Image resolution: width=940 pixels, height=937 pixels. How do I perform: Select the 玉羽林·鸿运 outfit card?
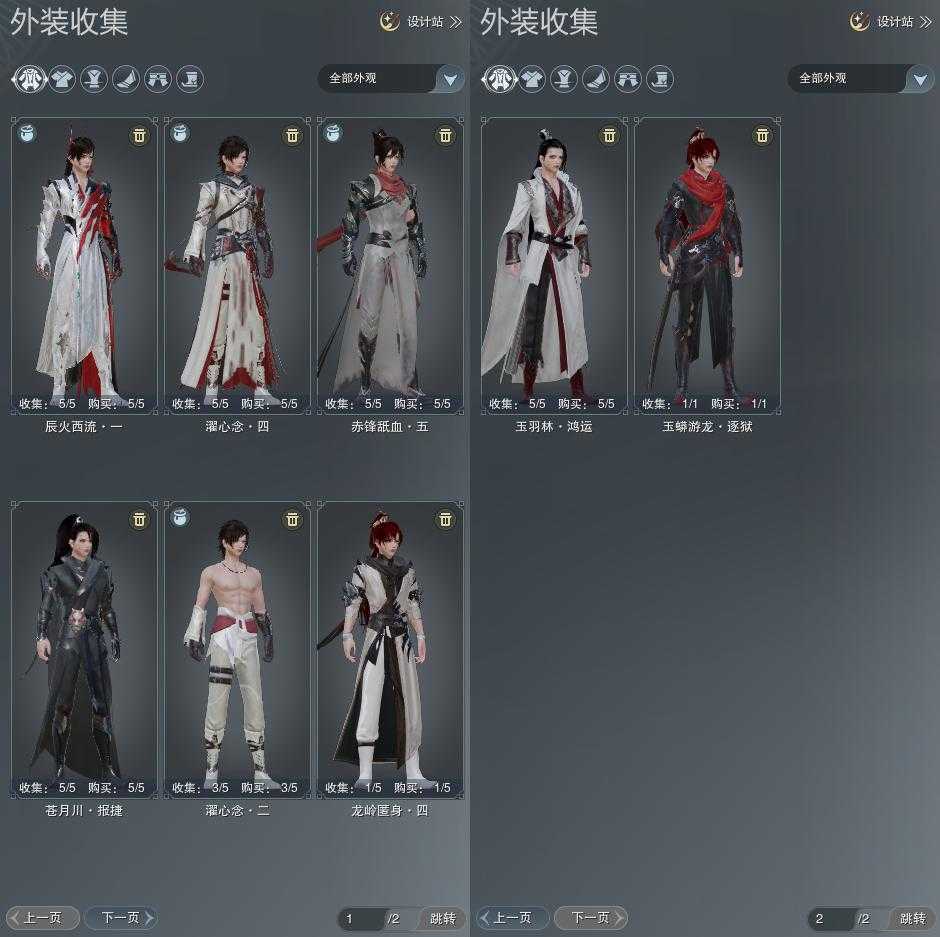[x=554, y=265]
